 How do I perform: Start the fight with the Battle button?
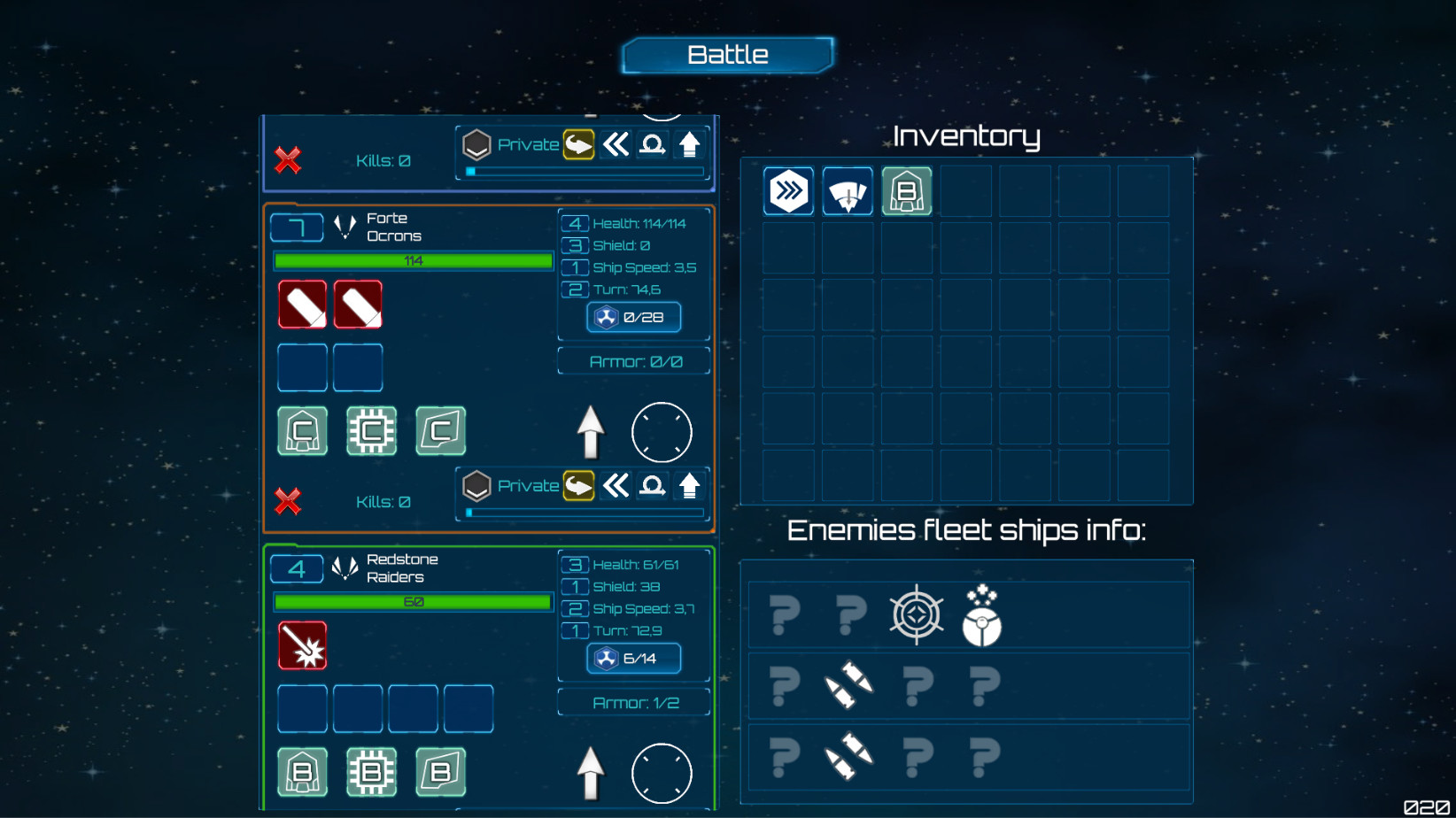[x=727, y=55]
